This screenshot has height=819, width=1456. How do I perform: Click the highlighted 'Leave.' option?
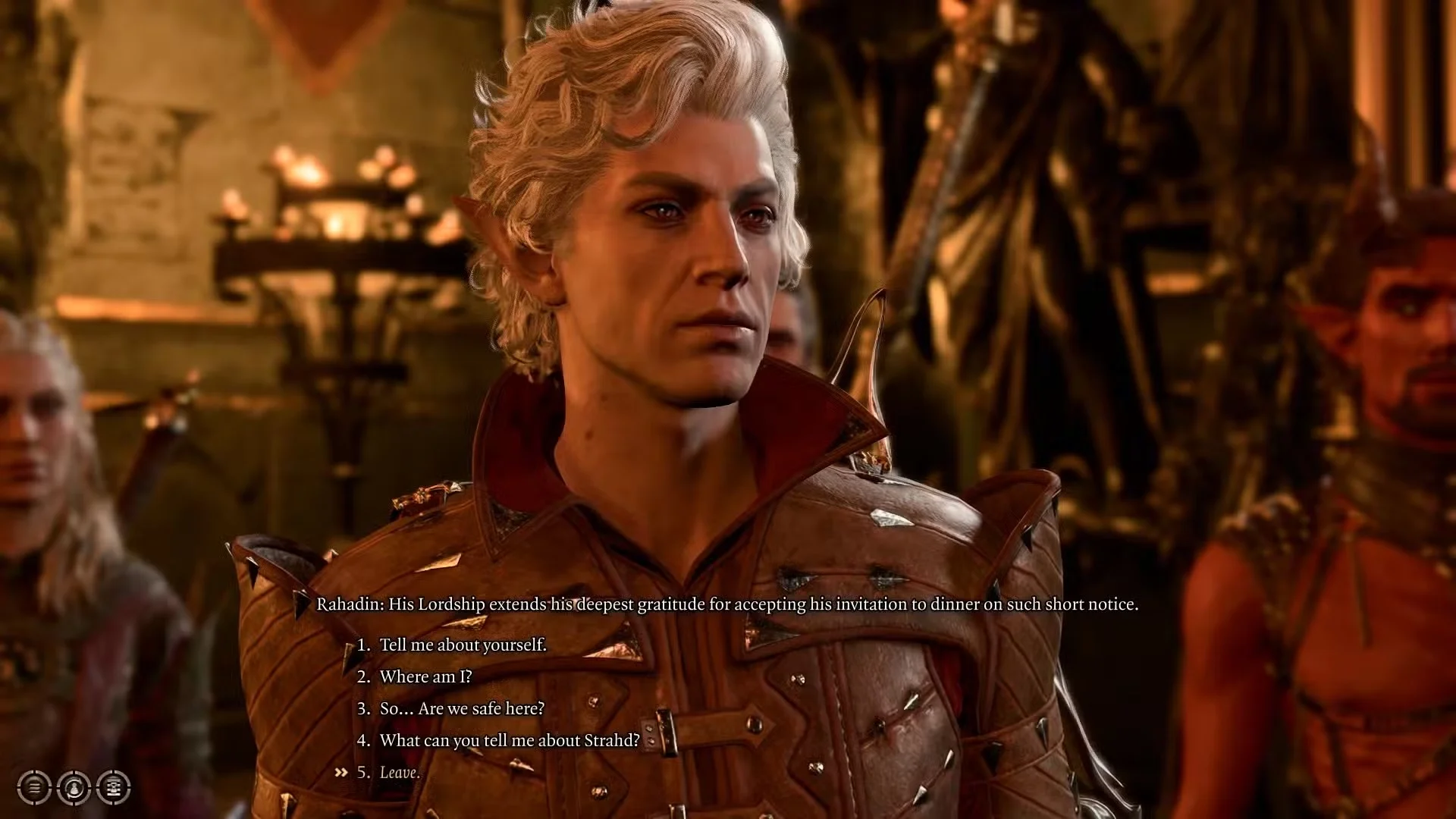400,772
